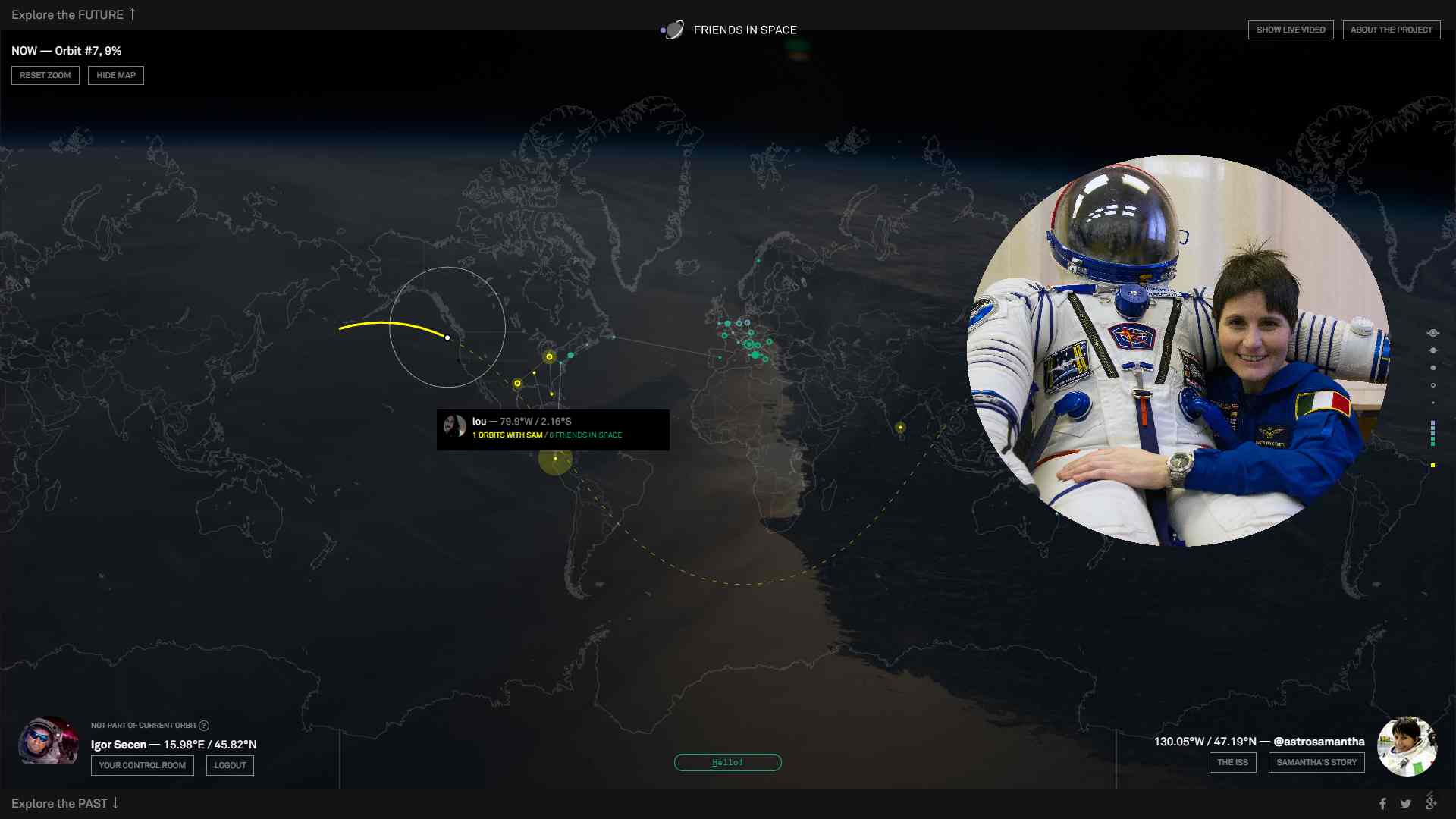Explore the FUTURE orbit link
This screenshot has height=819, width=1456.
(73, 14)
